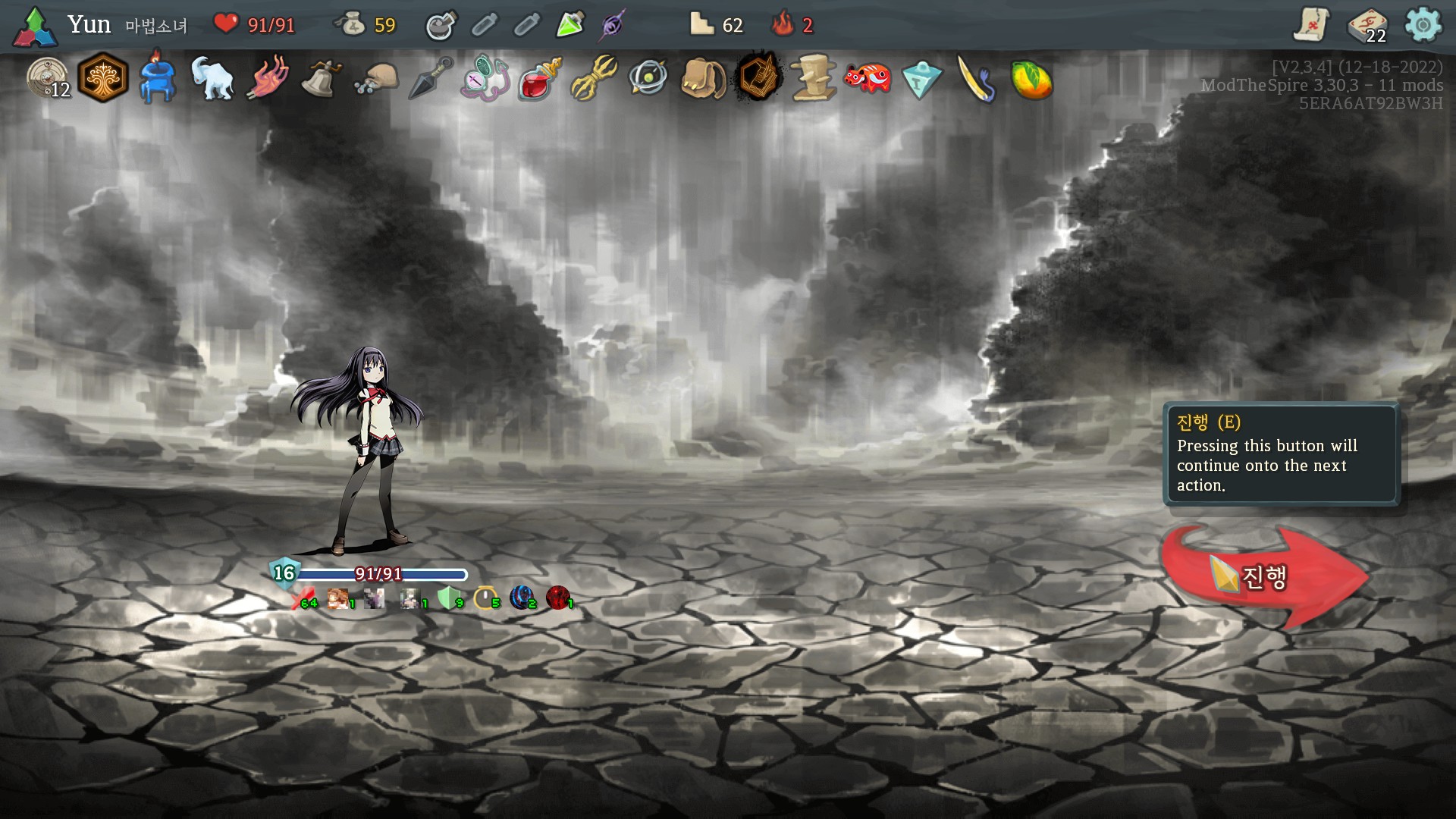Inspect the mango fruit relic
Image resolution: width=1456 pixels, height=819 pixels.
point(1031,79)
